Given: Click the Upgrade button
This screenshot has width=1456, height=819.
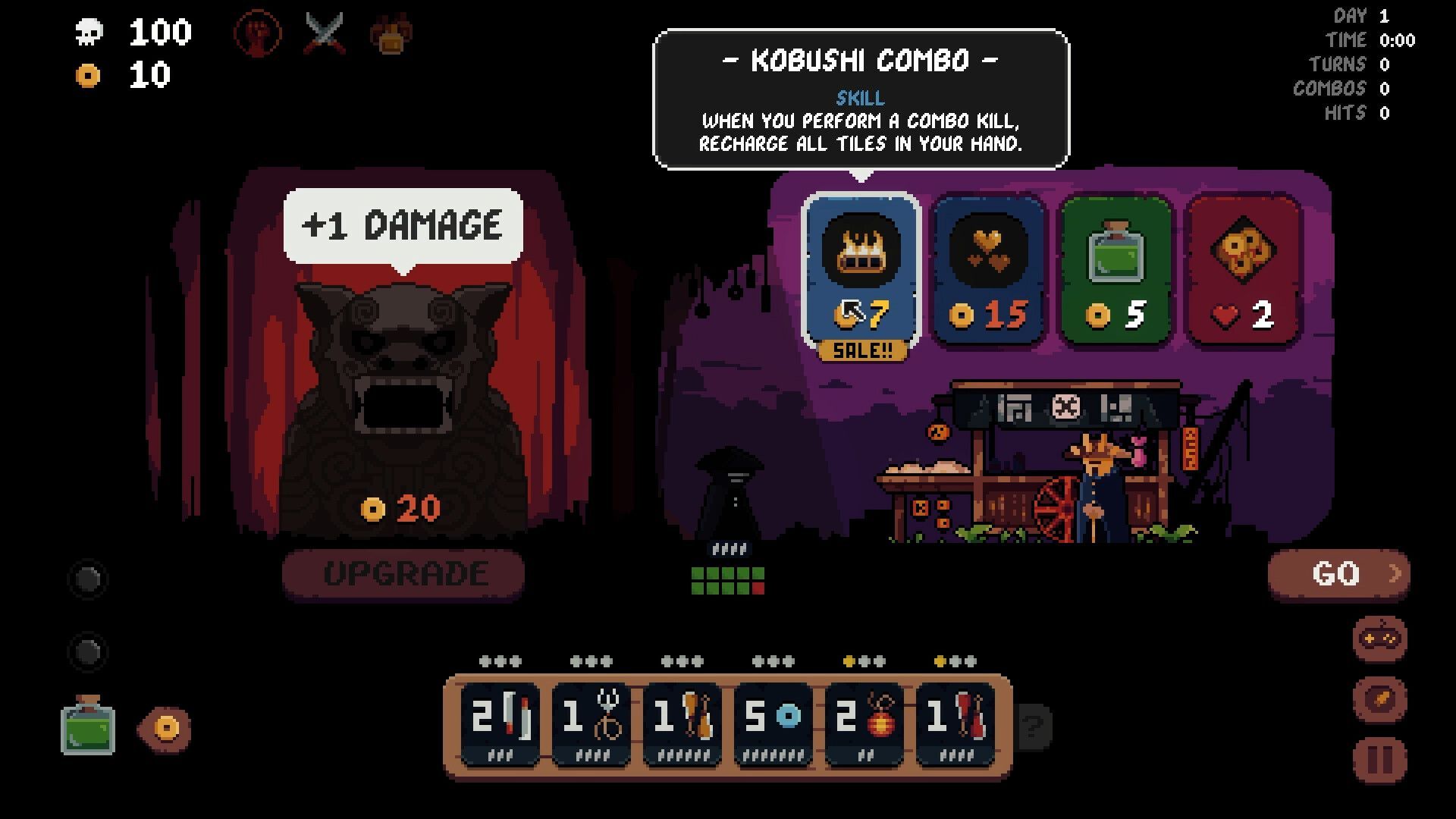Looking at the screenshot, I should (x=403, y=574).
